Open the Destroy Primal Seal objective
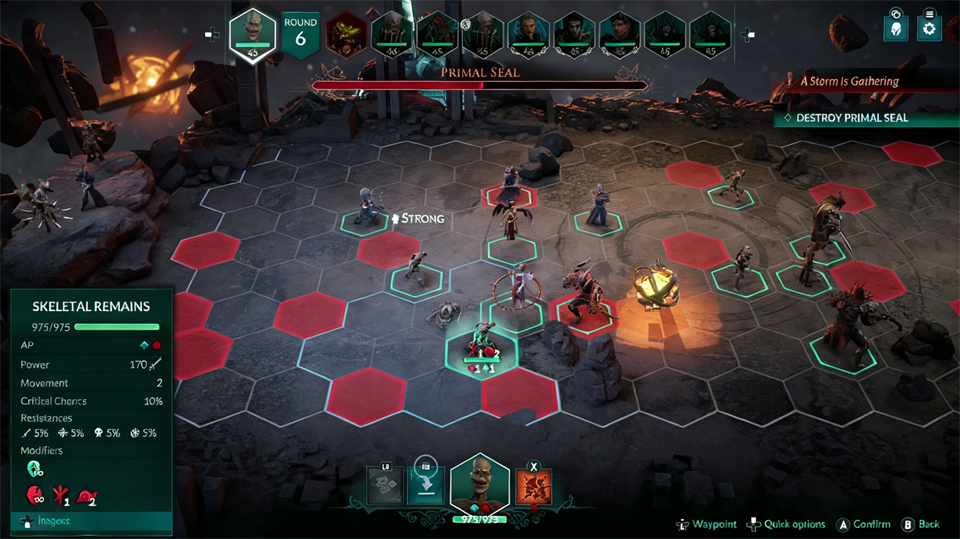 tap(853, 117)
